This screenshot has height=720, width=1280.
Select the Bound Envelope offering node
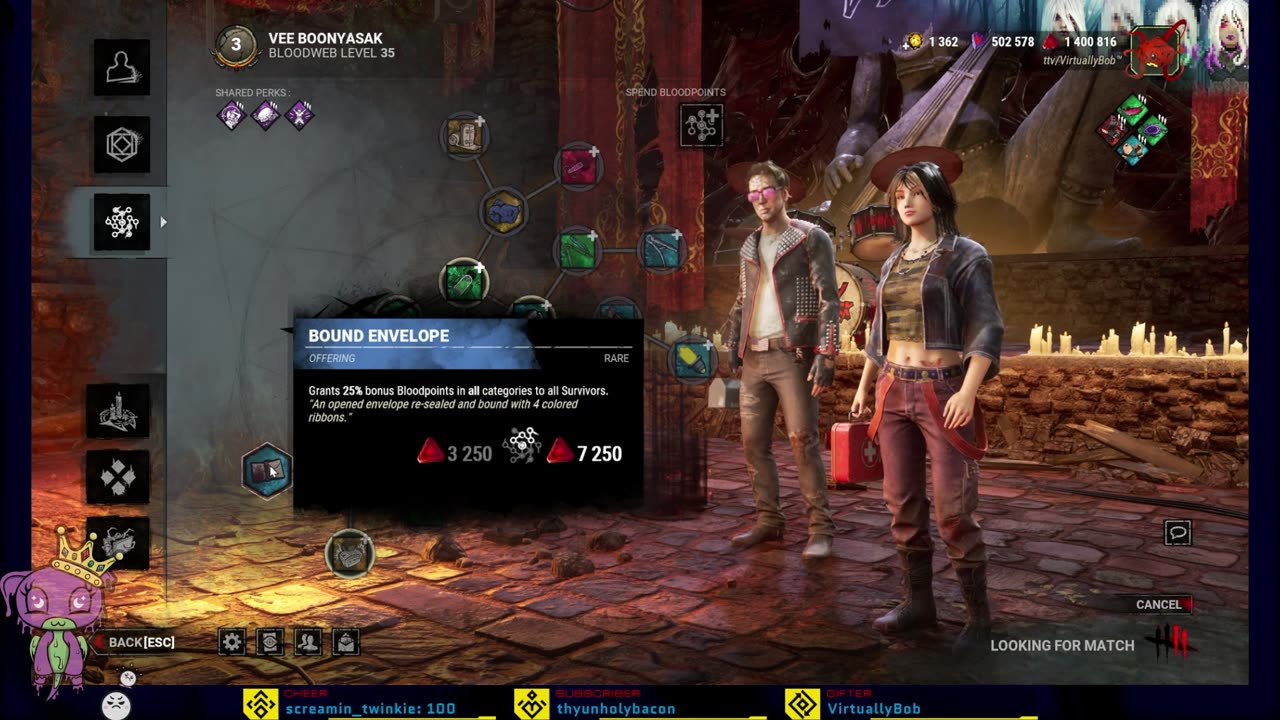pos(267,471)
